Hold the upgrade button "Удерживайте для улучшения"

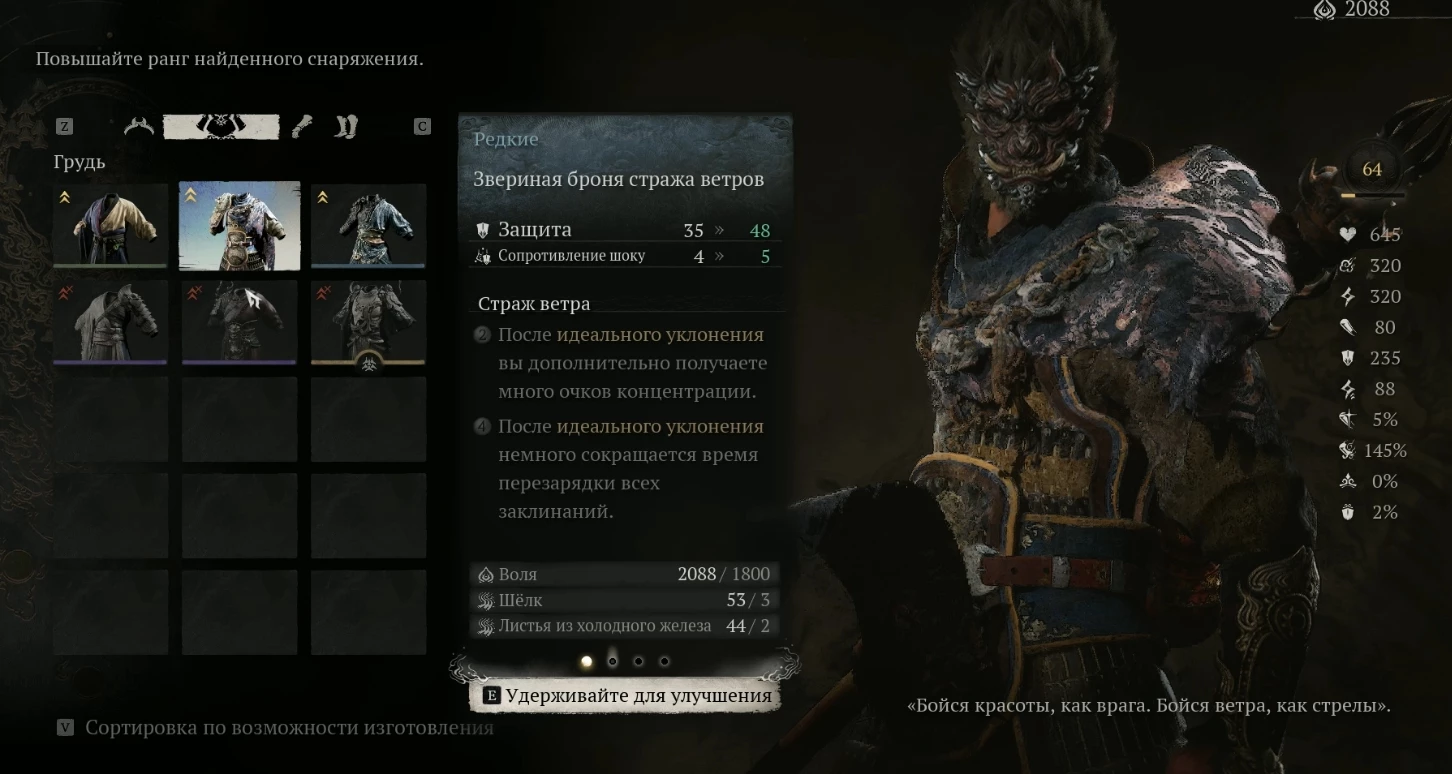[x=627, y=696]
